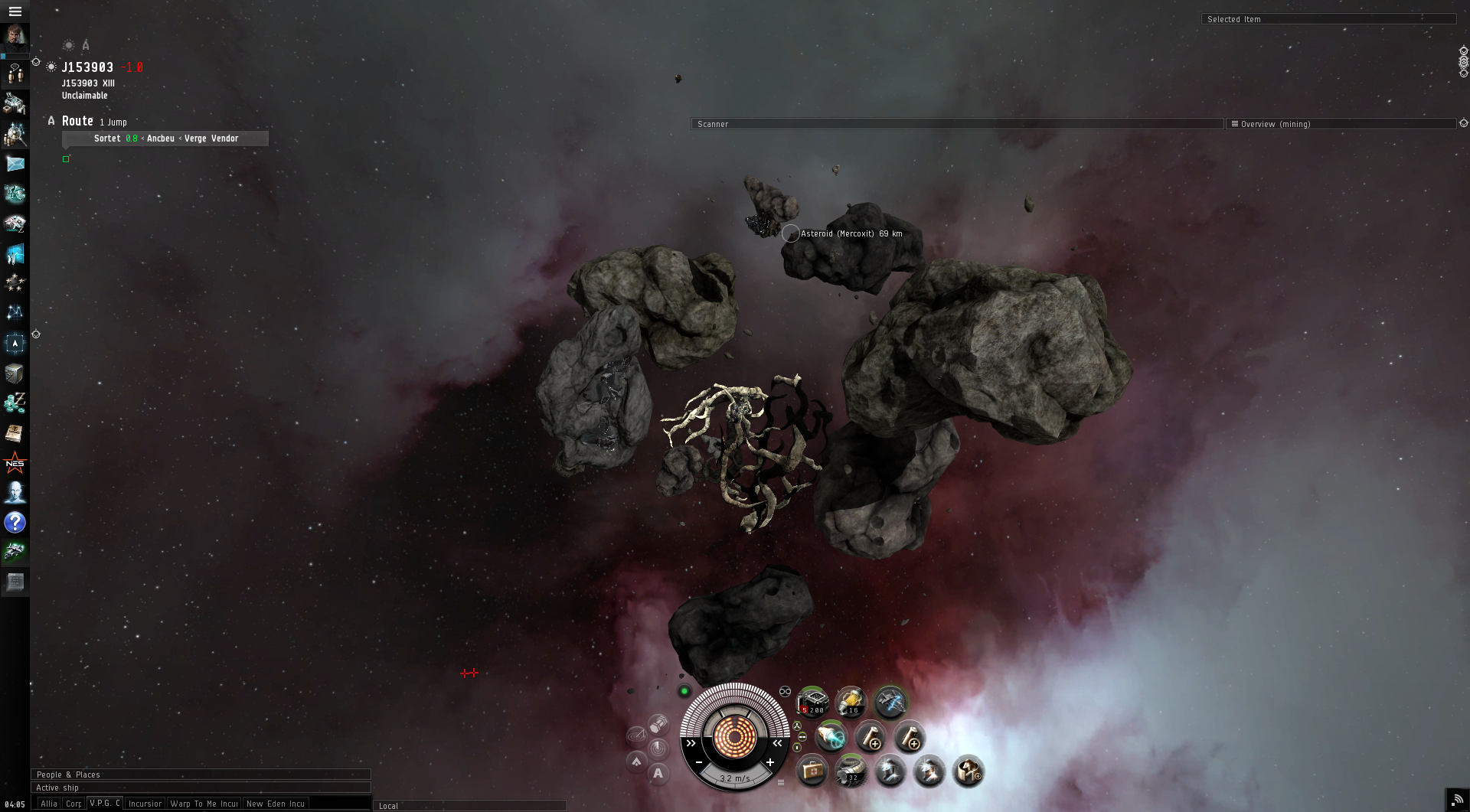This screenshot has width=1470, height=812.
Task: Open the Overview (mining) tab menu
Action: [1234, 124]
